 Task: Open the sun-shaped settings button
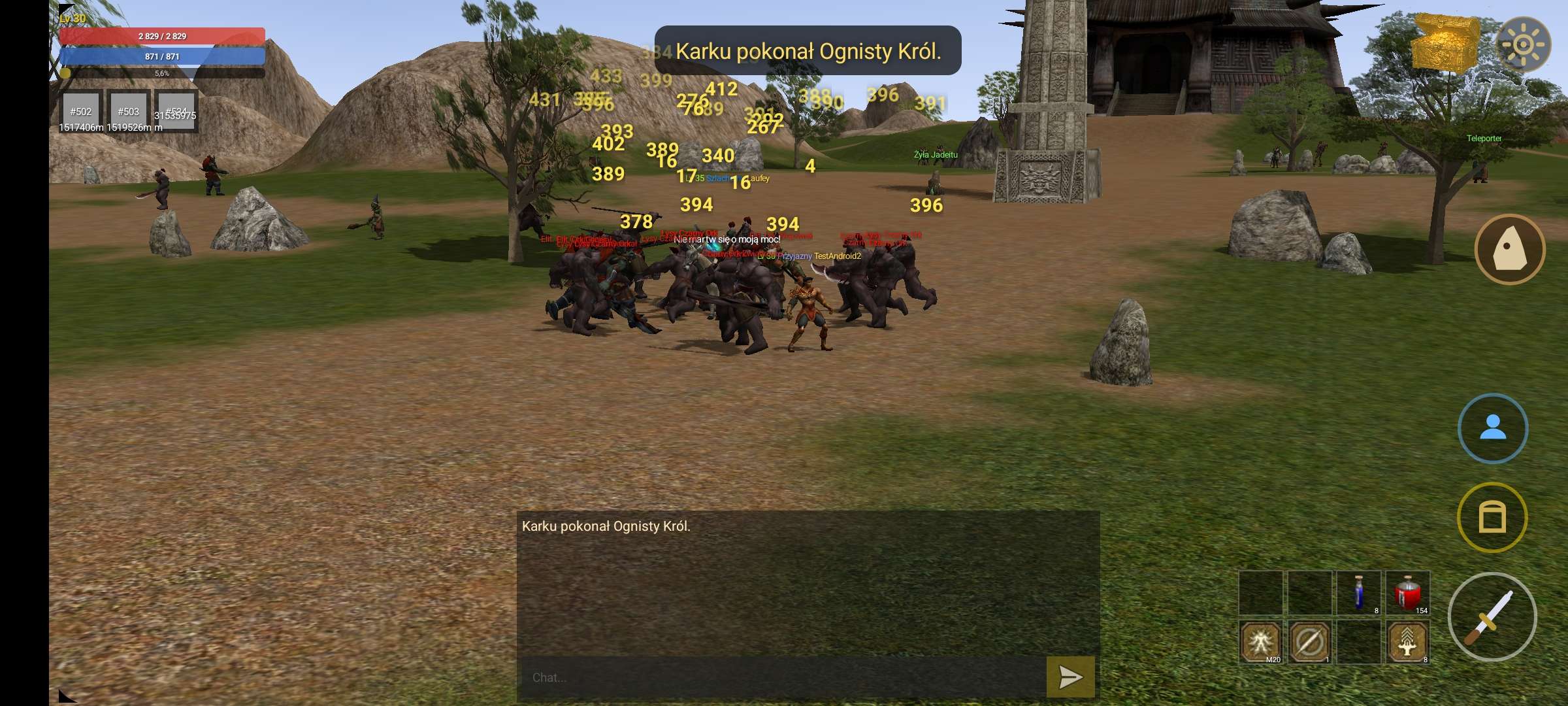[1523, 44]
